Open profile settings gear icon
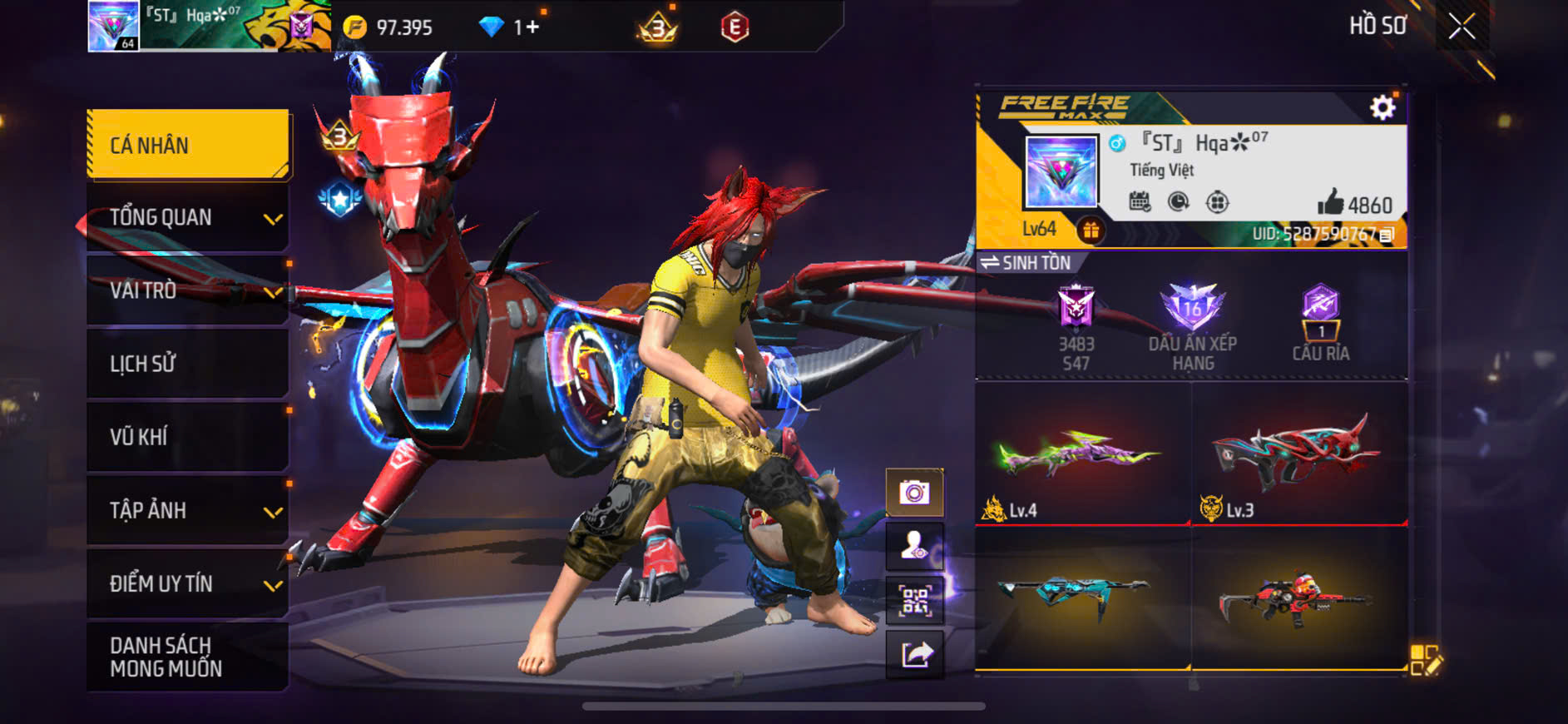 click(1383, 107)
